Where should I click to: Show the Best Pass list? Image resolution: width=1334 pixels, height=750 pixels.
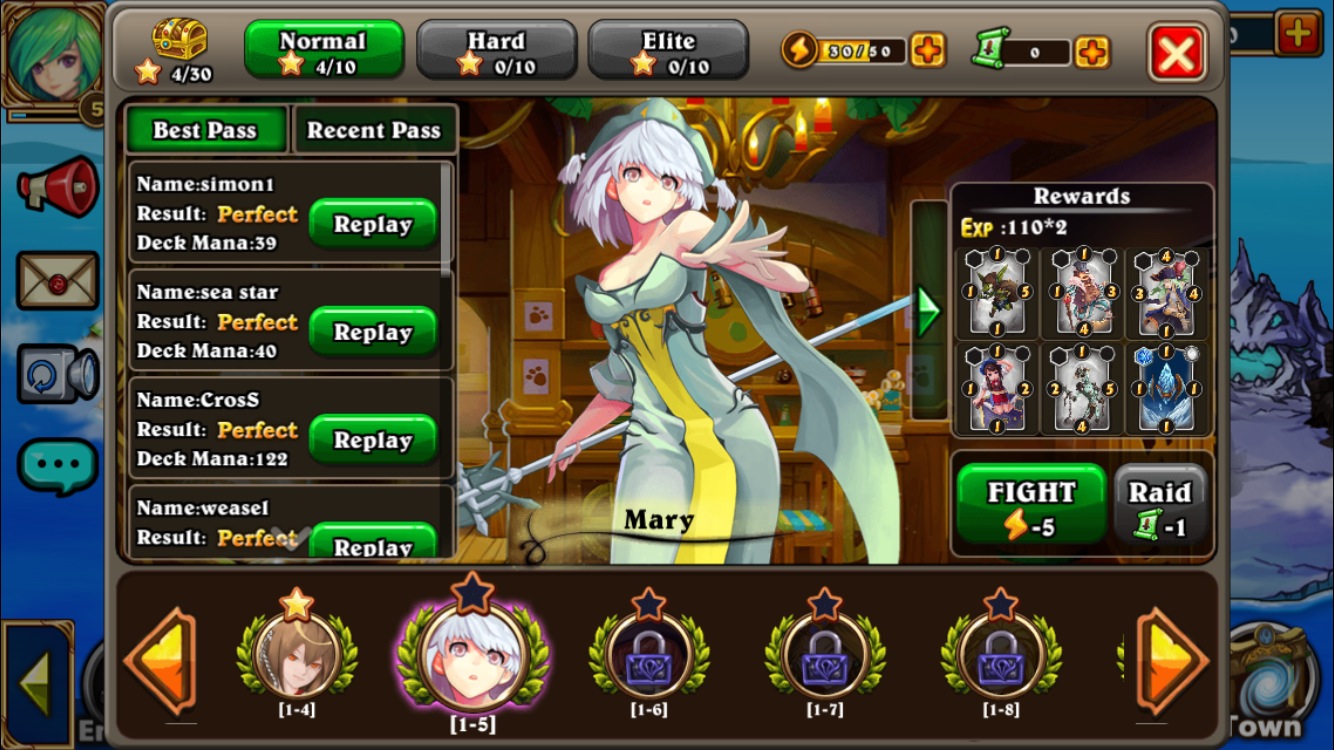(205, 130)
